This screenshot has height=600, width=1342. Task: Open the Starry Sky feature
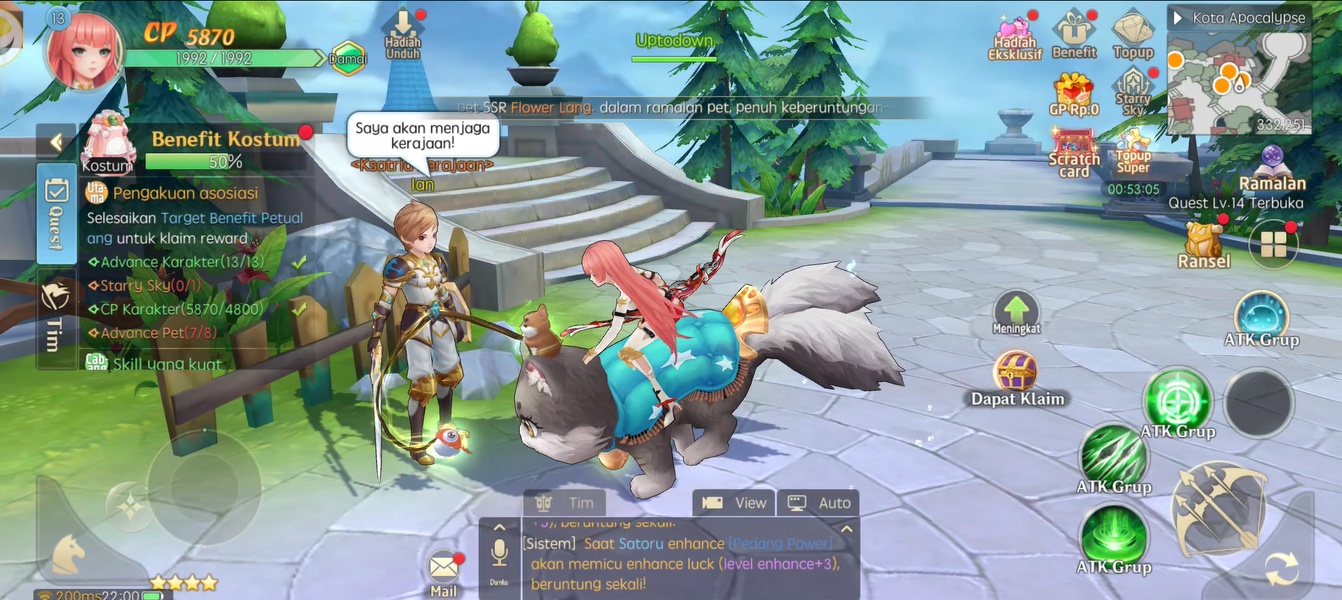1133,90
